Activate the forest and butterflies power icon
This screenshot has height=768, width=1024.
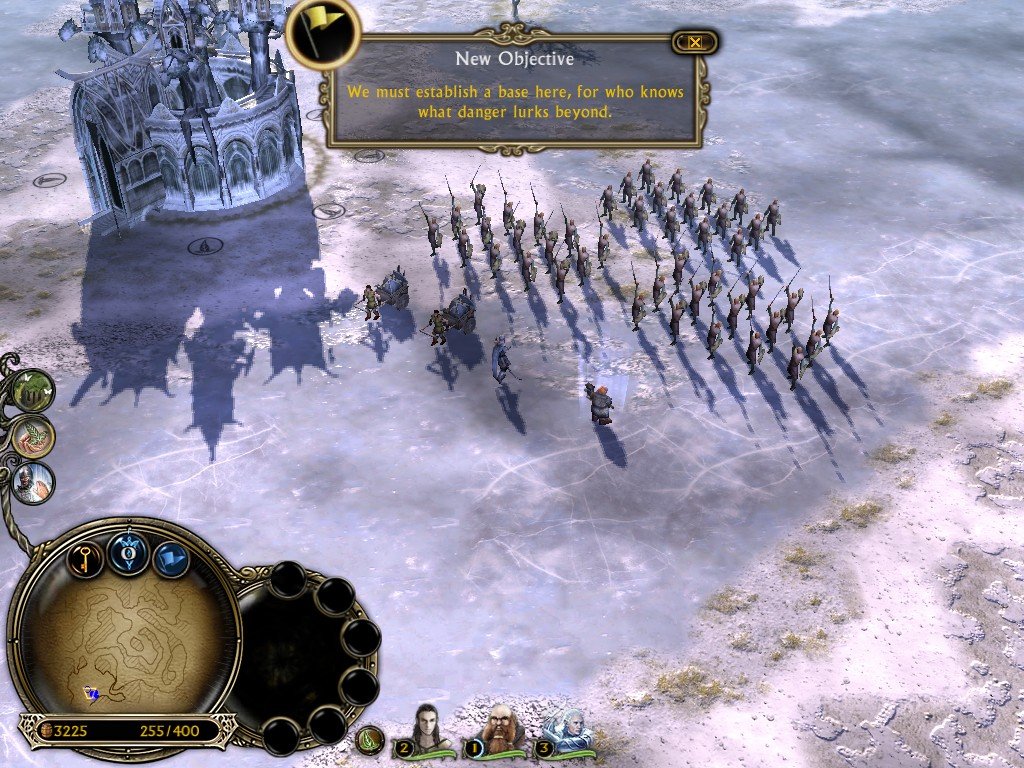pos(35,390)
